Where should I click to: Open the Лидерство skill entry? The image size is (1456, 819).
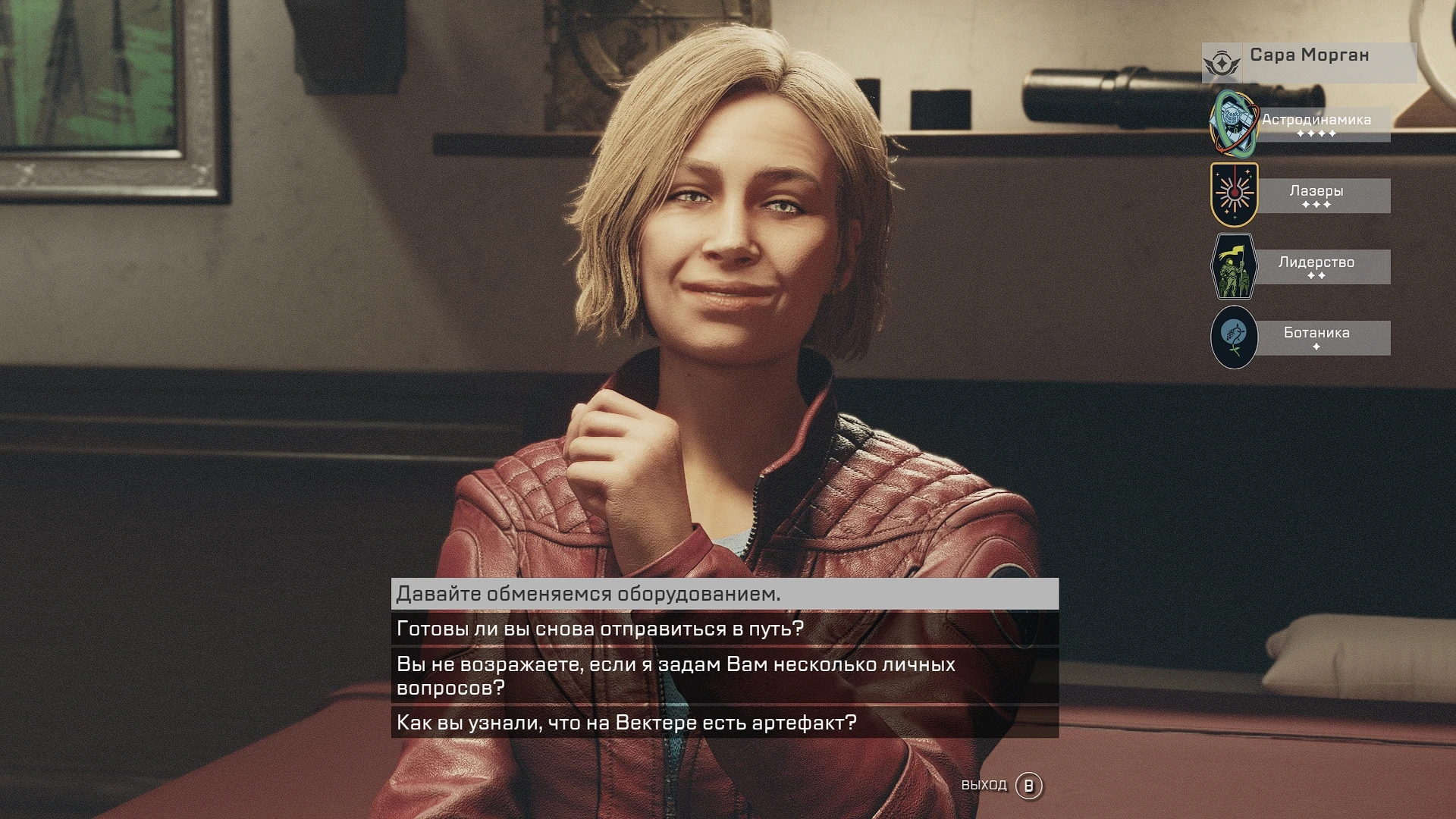tap(1316, 267)
